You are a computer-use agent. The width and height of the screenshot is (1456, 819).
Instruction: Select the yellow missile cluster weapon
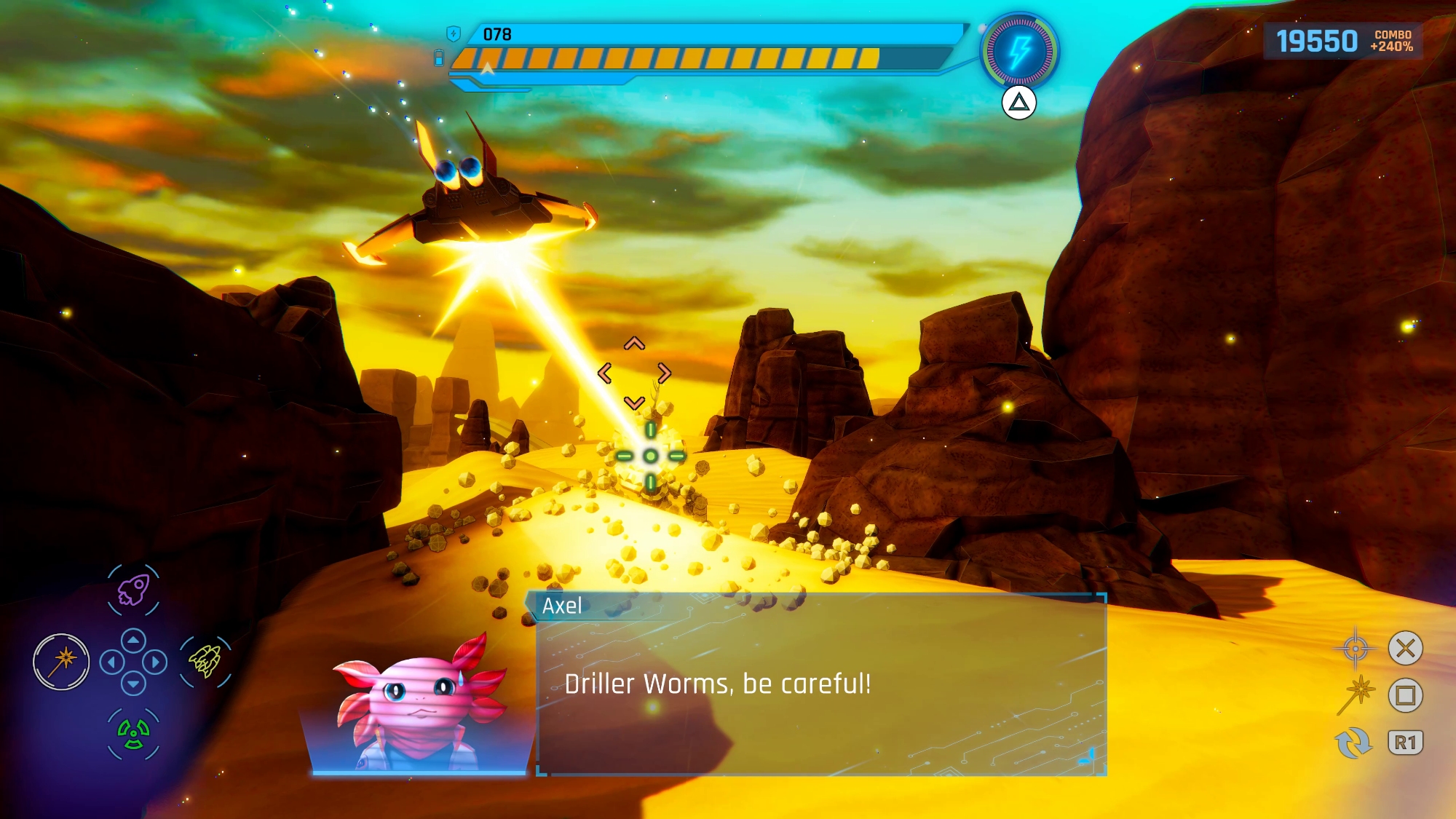point(205,661)
